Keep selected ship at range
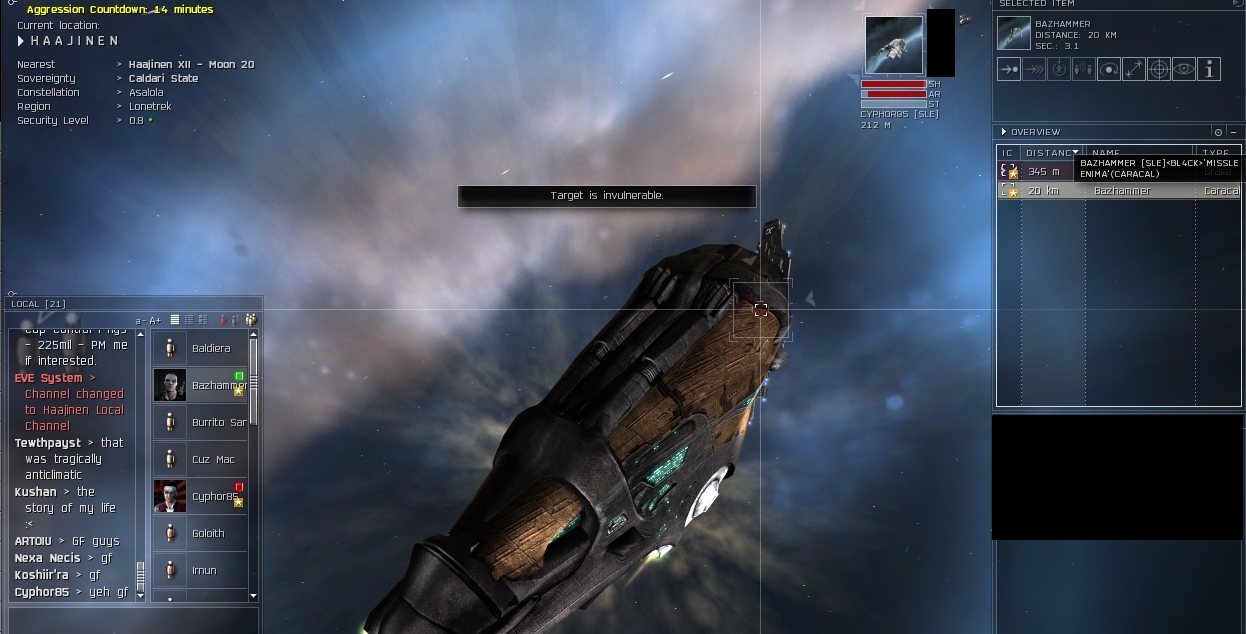Viewport: 1246px width, 634px height. (x=1133, y=69)
